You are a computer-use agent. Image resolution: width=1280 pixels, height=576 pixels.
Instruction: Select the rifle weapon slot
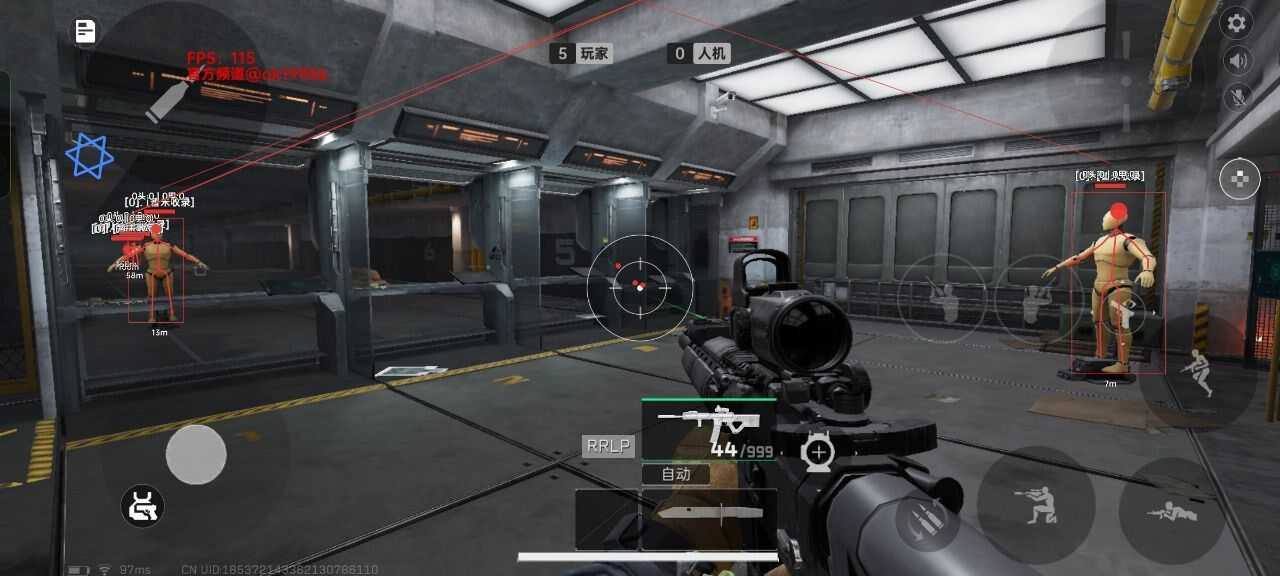click(708, 430)
